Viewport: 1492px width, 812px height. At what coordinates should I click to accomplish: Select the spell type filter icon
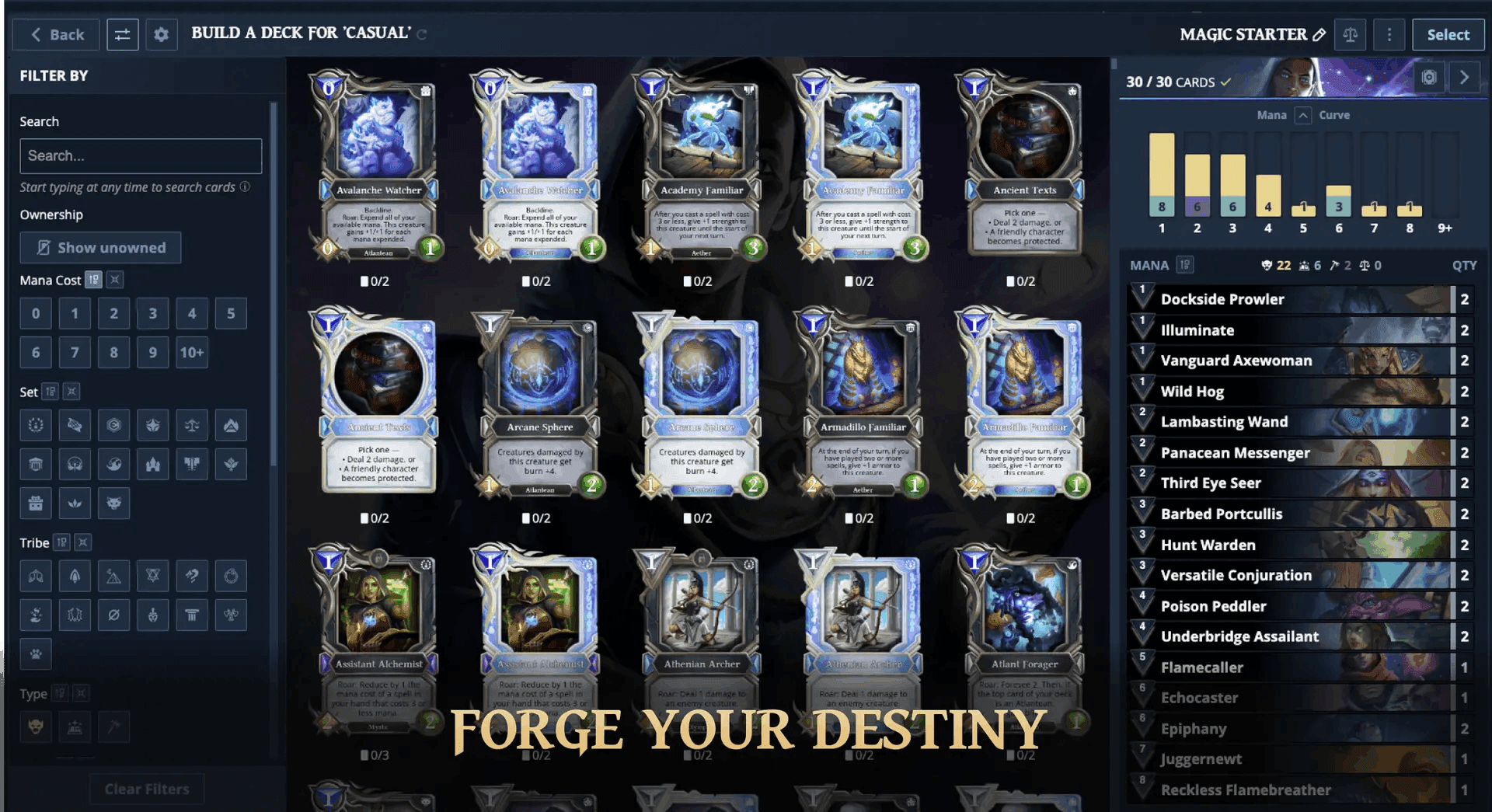75,727
